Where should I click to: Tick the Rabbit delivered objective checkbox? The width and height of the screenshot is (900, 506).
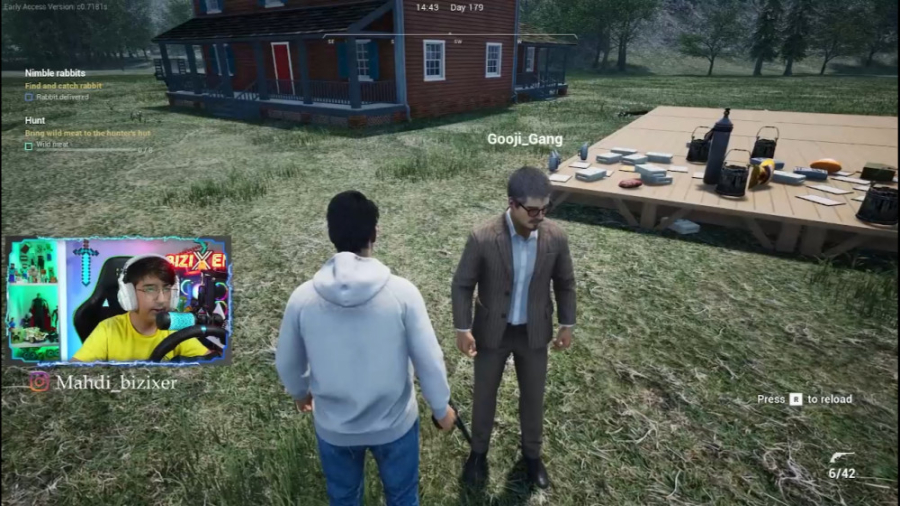point(29,97)
